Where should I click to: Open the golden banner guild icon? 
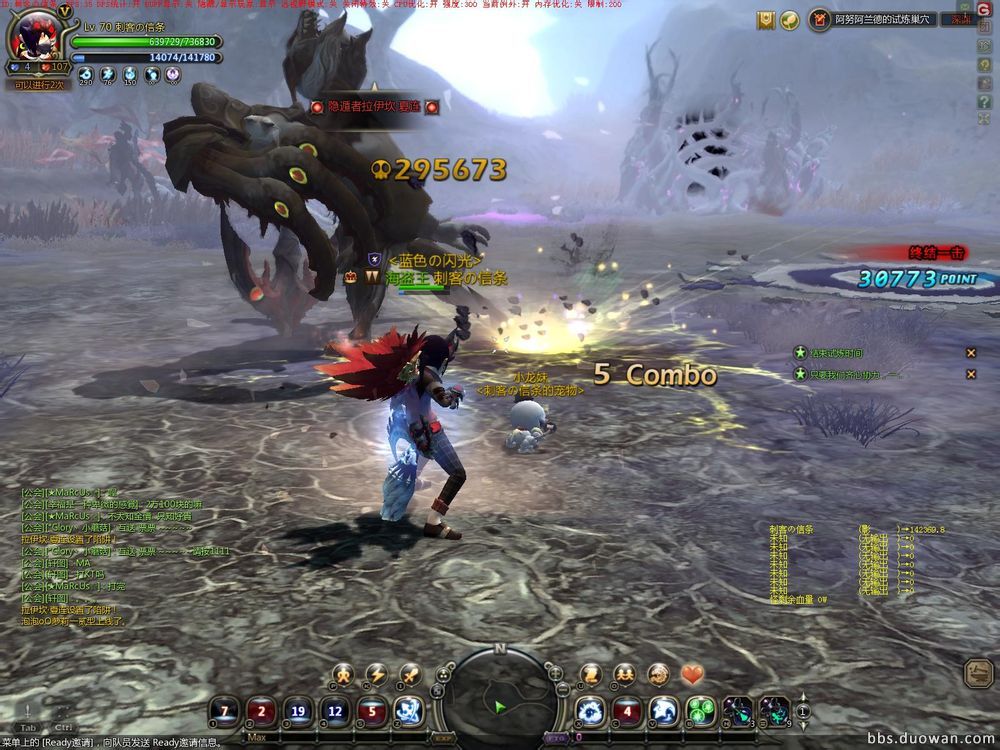click(766, 18)
